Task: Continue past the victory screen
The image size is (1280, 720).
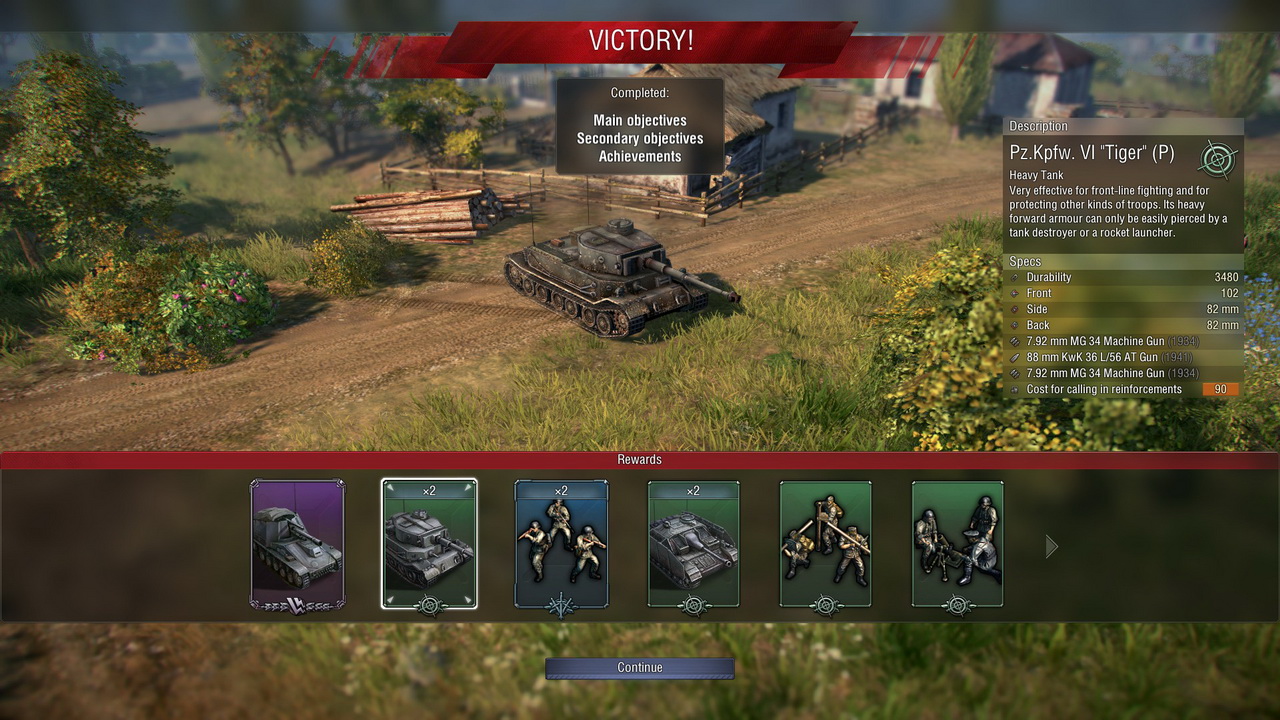Action: click(x=639, y=667)
